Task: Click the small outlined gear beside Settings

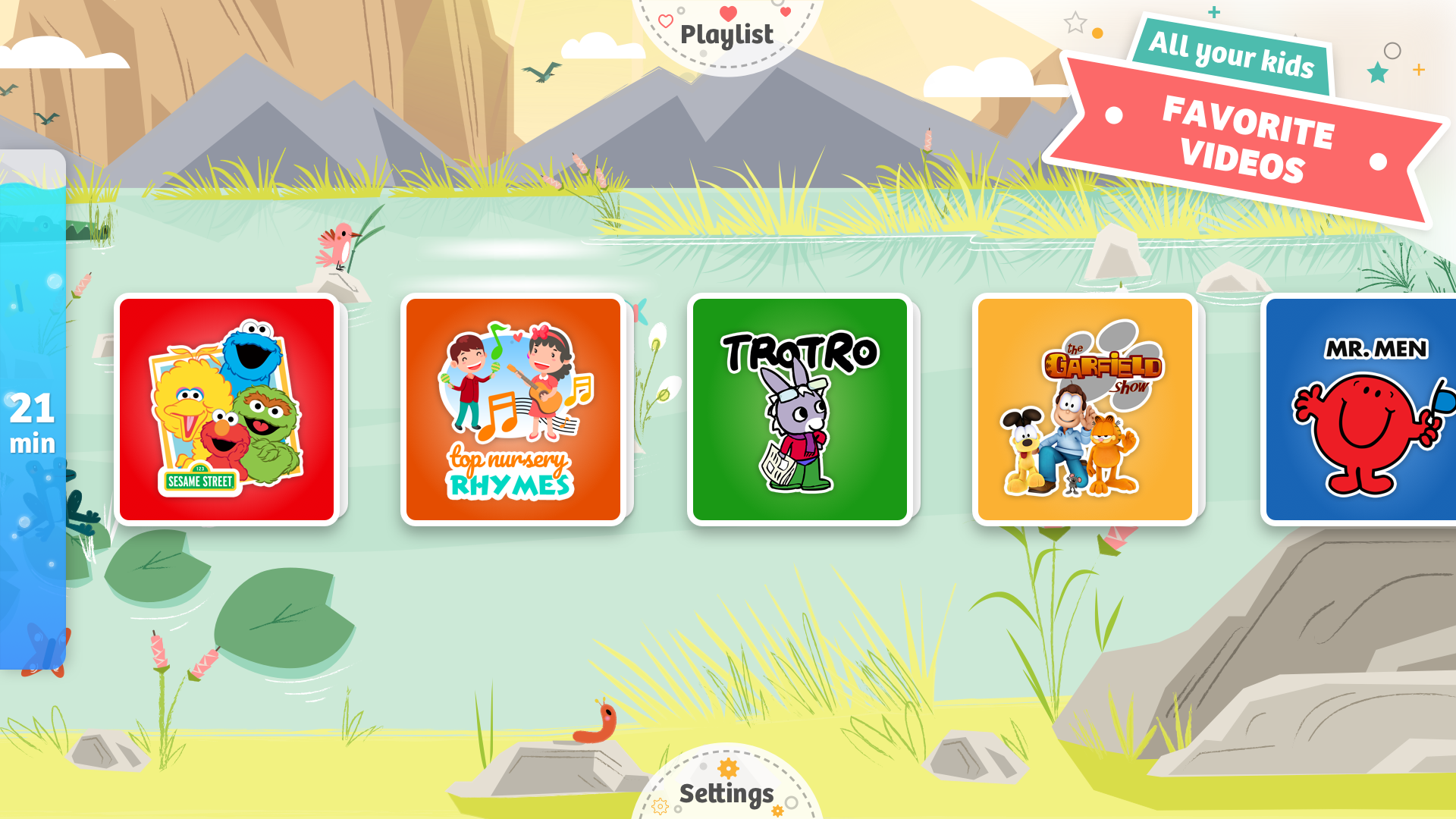Action: coord(660,807)
